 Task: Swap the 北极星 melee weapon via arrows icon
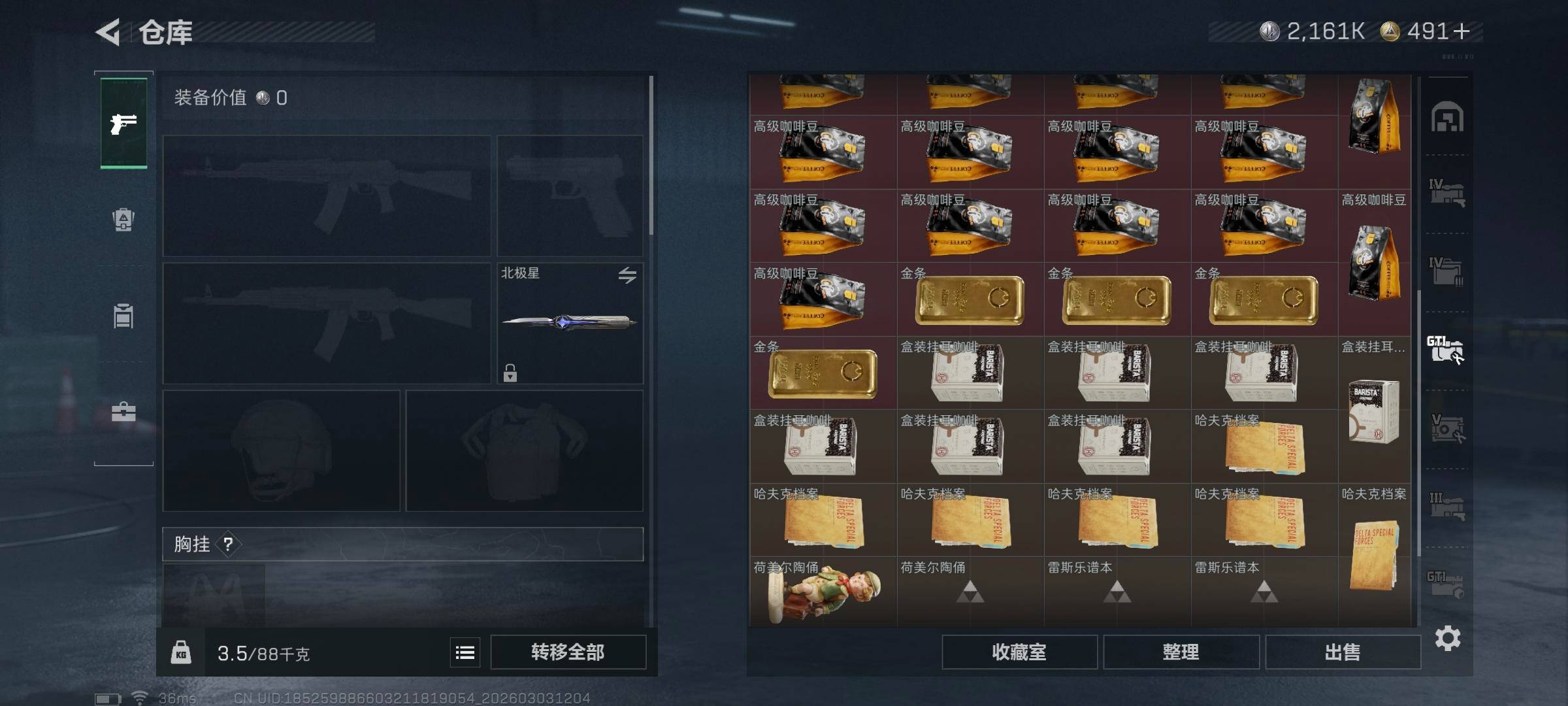(x=627, y=275)
